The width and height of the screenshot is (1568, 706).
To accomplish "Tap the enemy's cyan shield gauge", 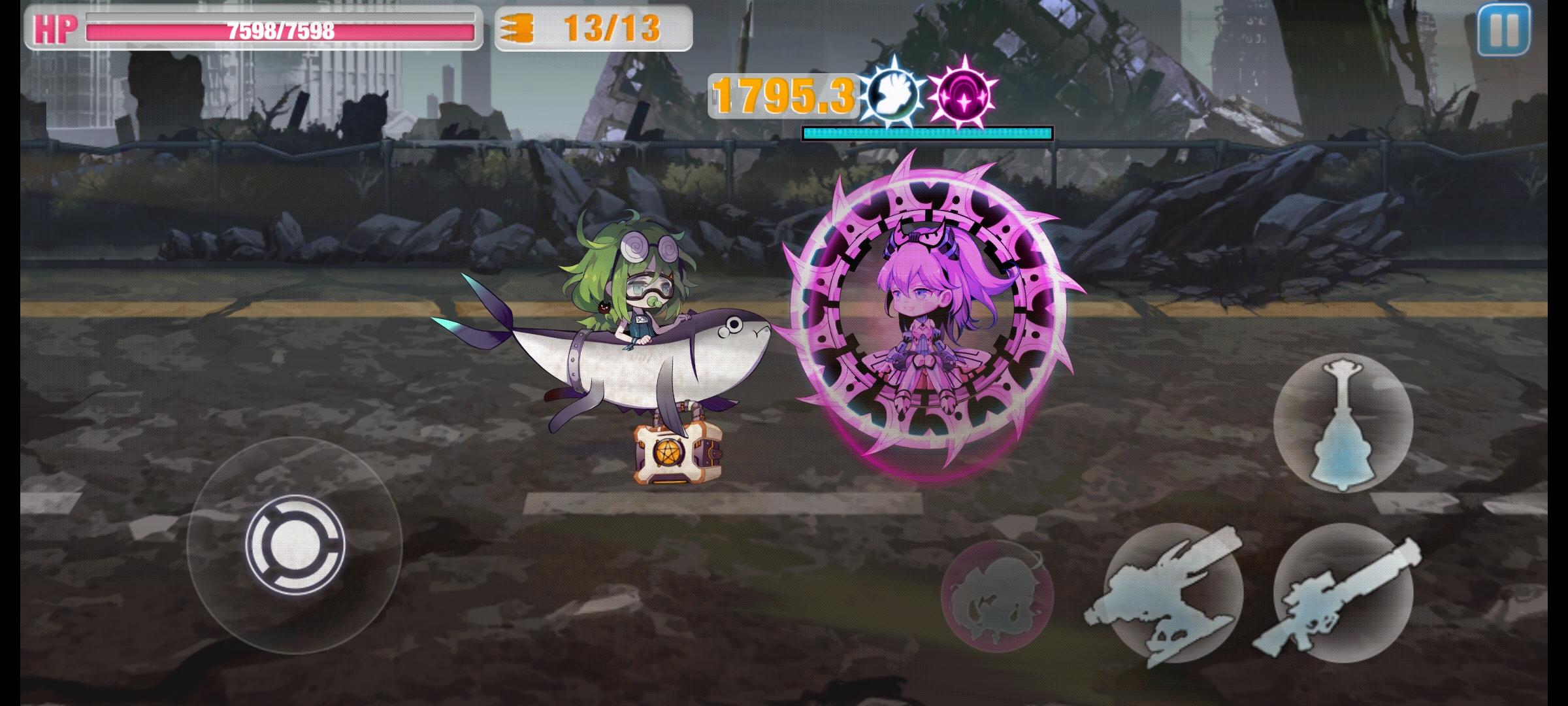I will click(928, 131).
